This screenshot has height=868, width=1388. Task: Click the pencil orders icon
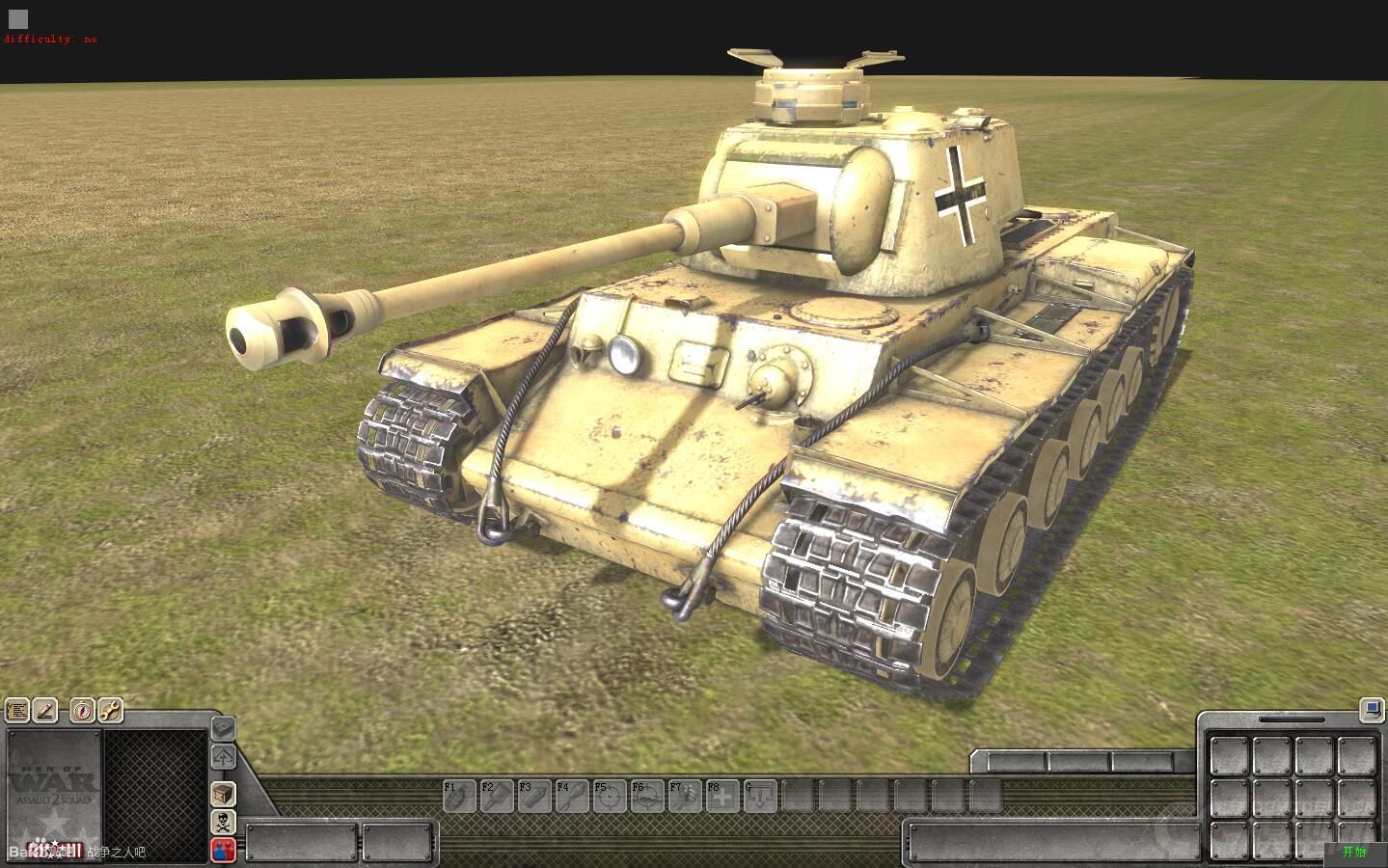tap(44, 712)
